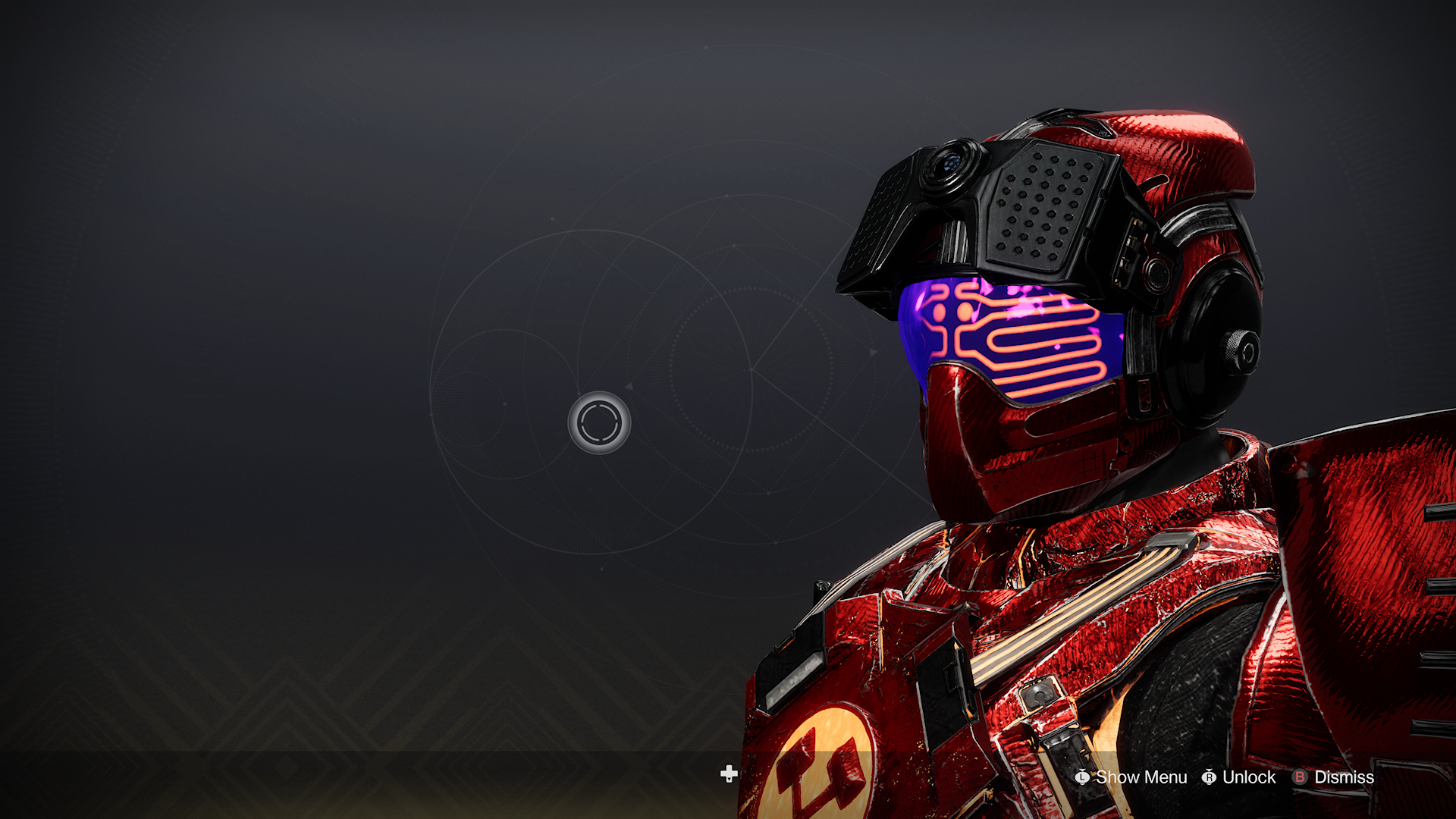Screen dimensions: 1456x819
Task: Dismiss the armor inspection screen
Action: (1334, 777)
